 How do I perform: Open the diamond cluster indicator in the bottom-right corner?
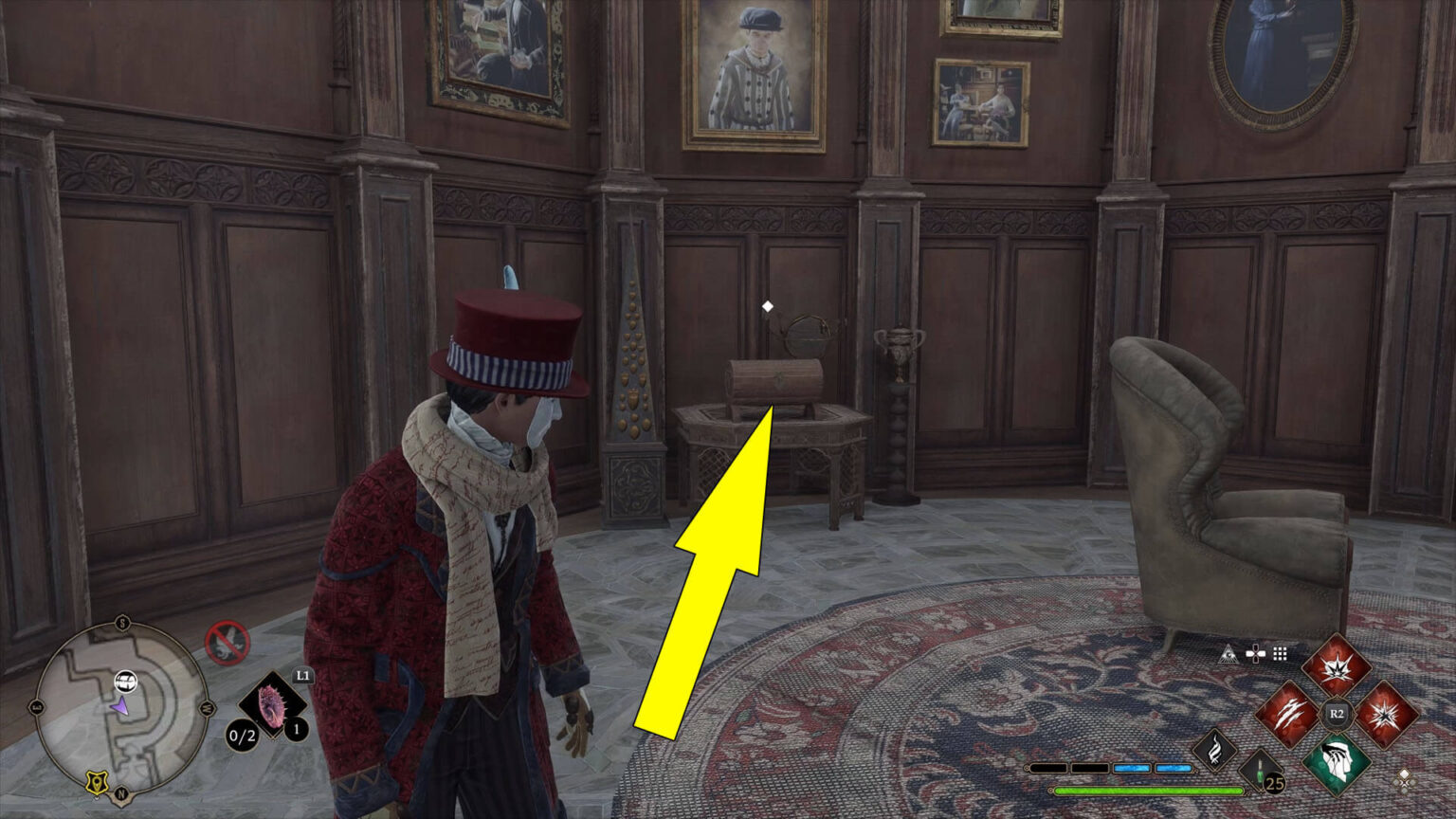pos(1405,780)
